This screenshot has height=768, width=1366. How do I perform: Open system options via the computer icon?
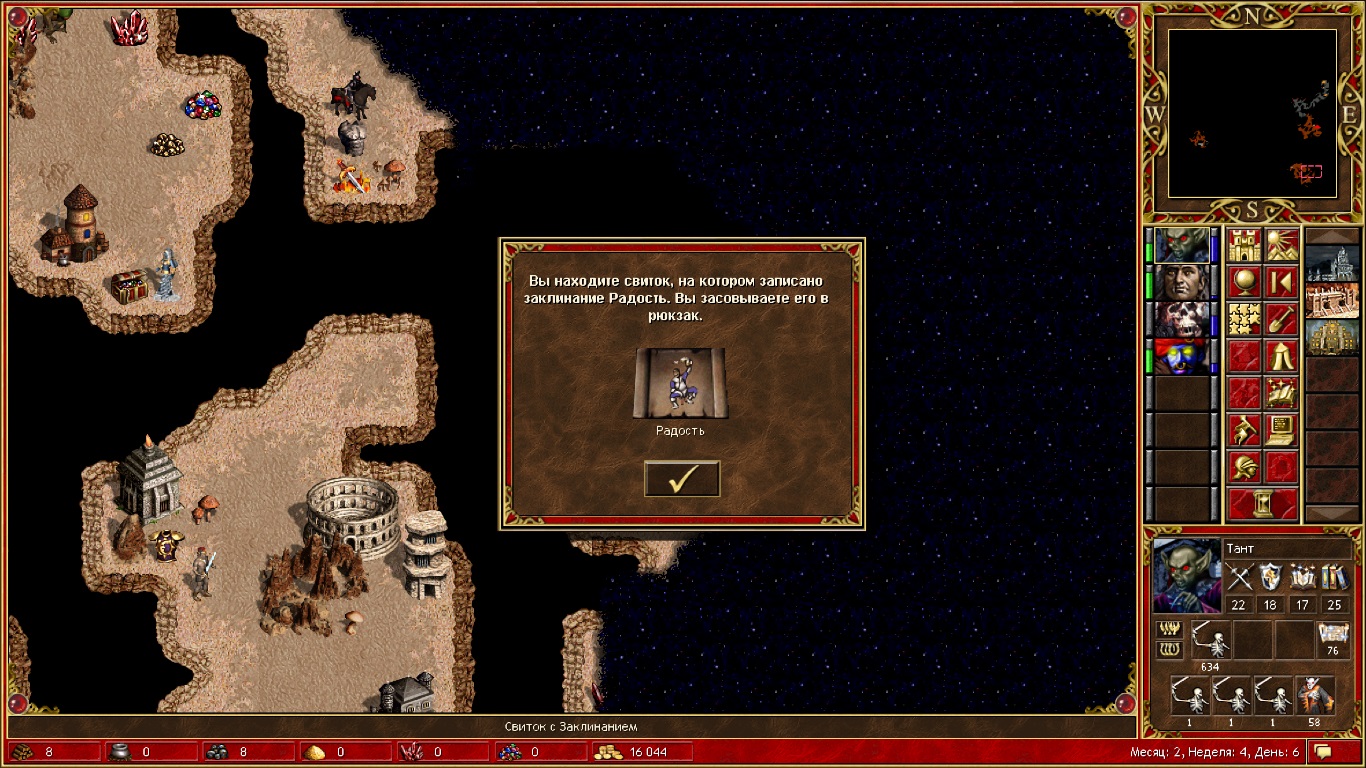pos(1281,431)
